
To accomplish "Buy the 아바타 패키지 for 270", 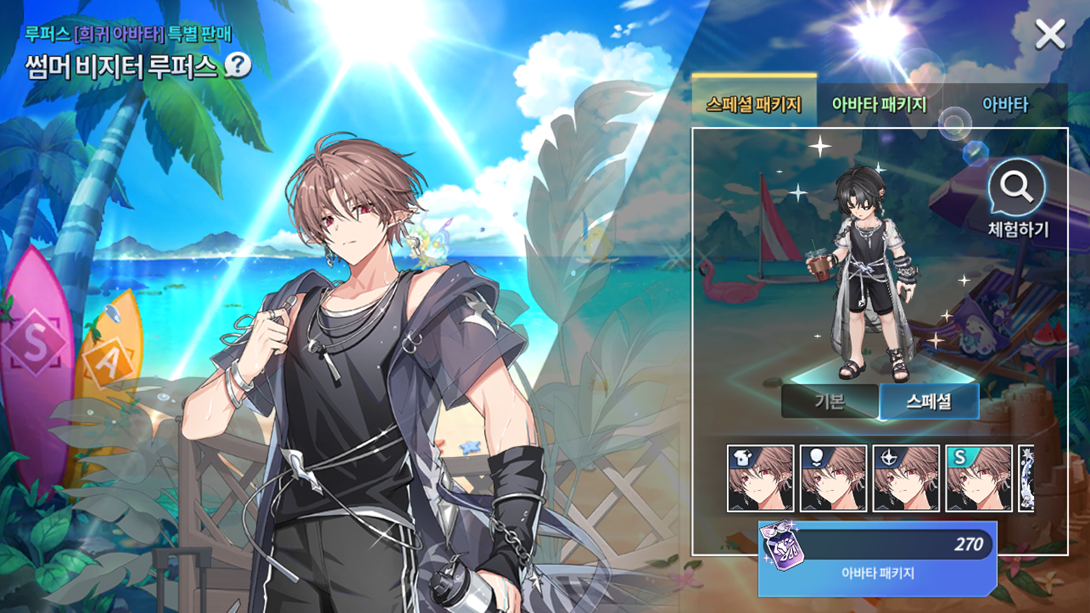I will (x=877, y=557).
